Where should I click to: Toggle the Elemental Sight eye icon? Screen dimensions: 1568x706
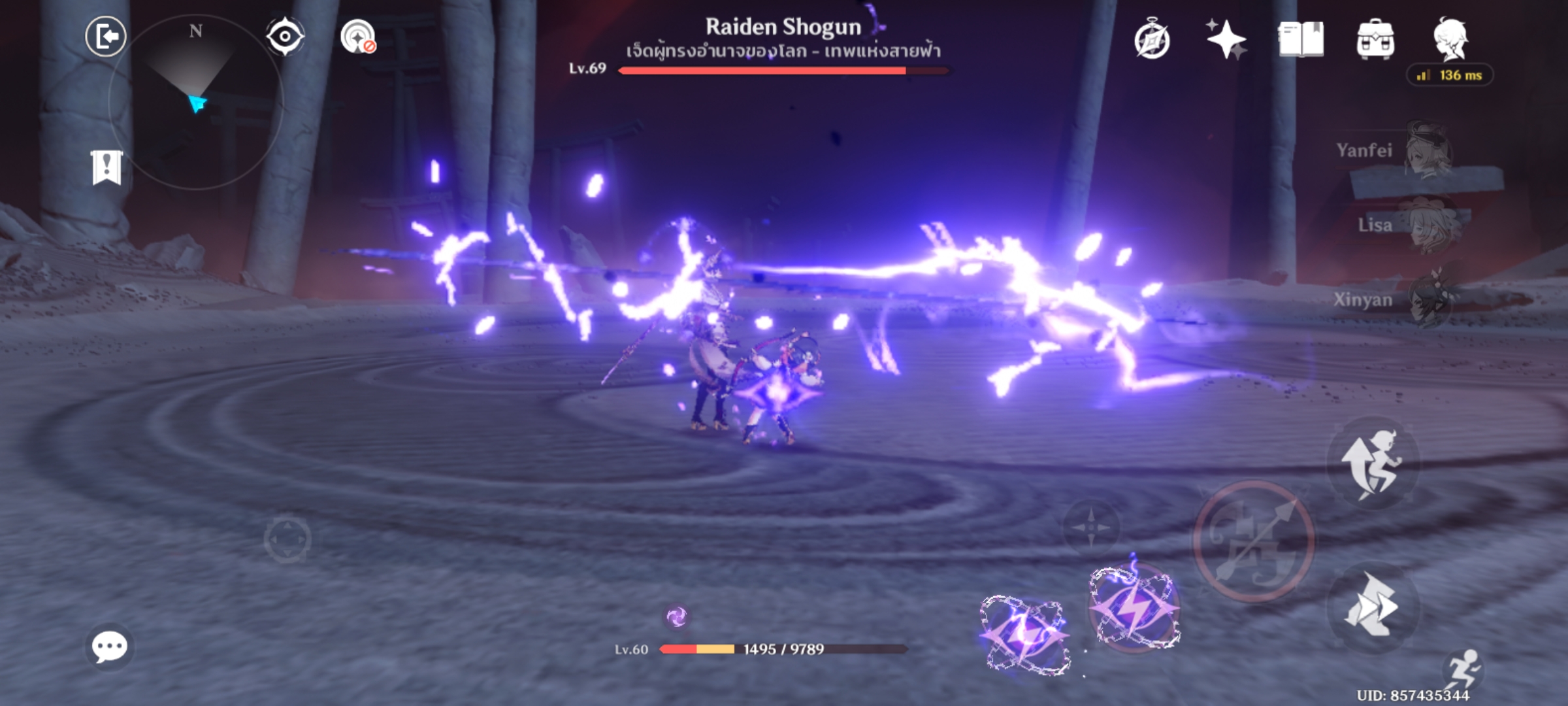(284, 37)
